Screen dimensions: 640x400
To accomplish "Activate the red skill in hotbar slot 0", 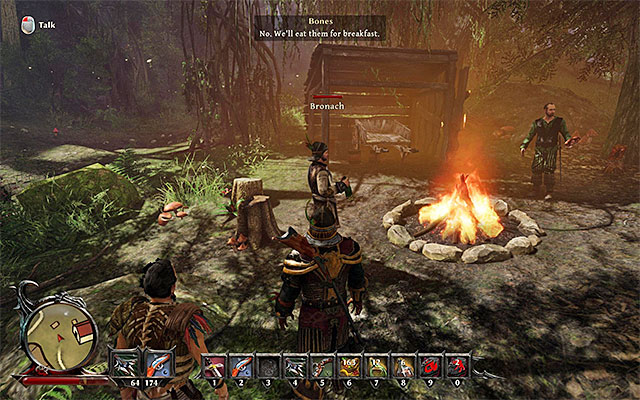I will [x=457, y=366].
